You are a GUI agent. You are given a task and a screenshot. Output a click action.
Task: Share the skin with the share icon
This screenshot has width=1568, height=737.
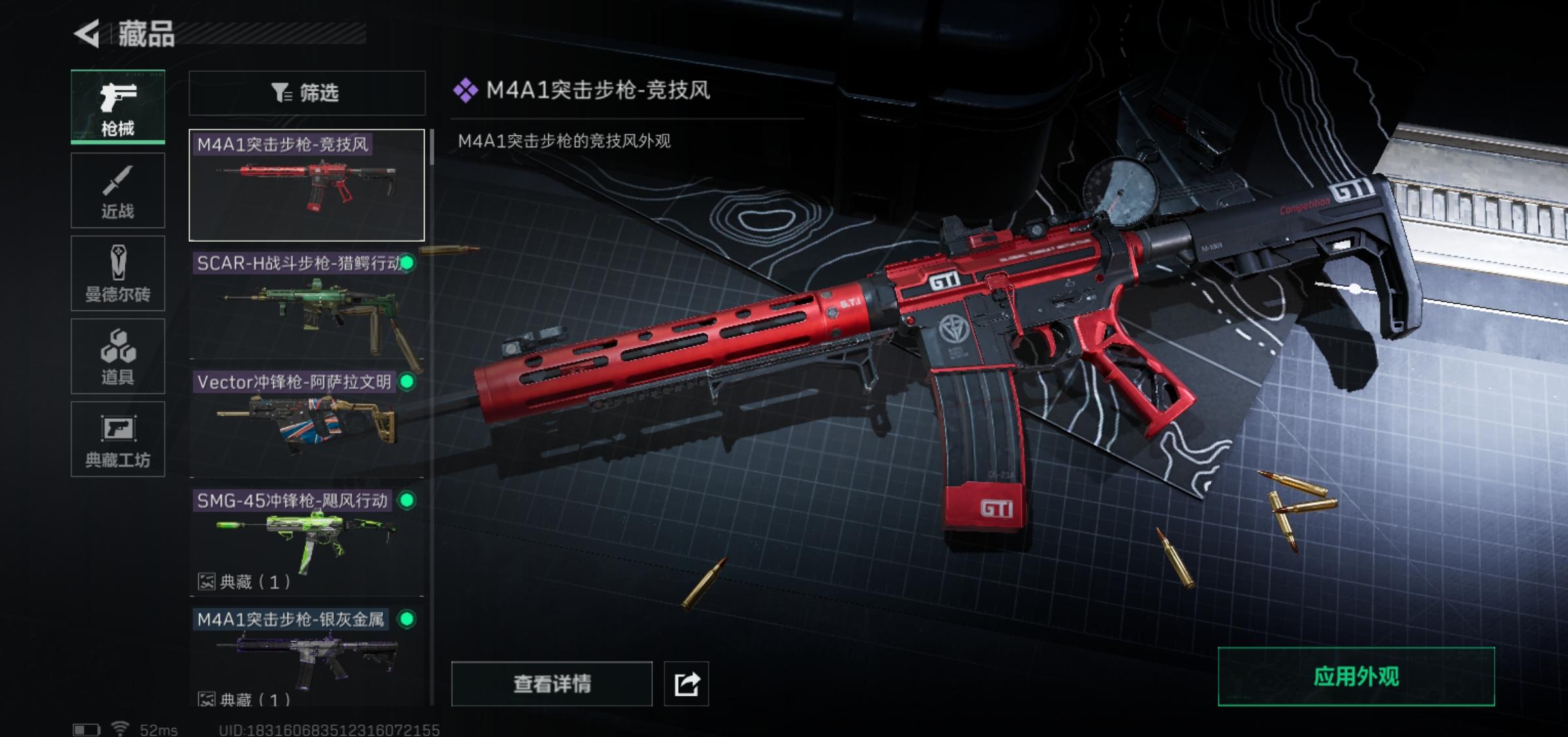[686, 684]
